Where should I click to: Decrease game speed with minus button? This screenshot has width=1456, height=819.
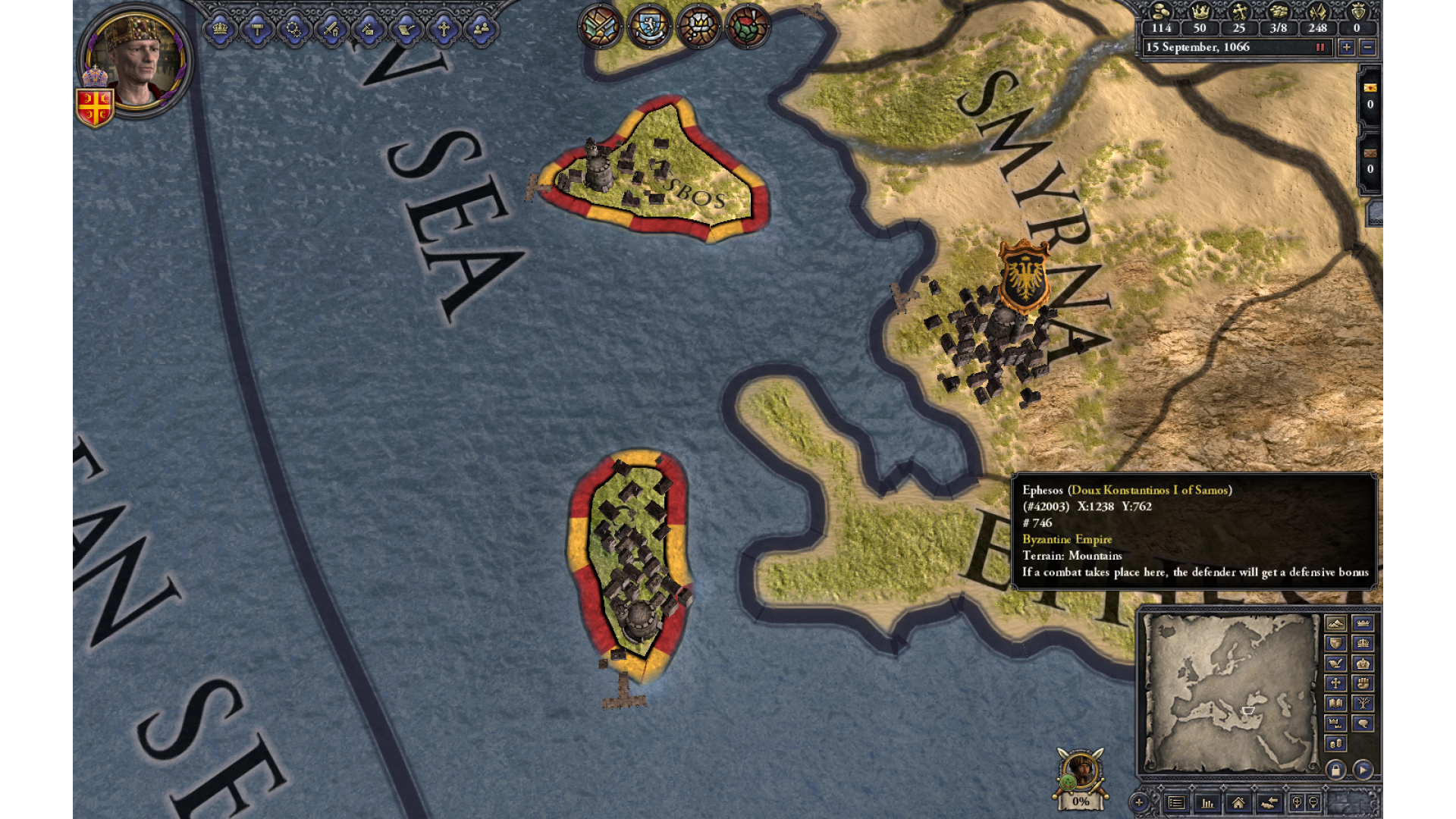coord(1367,47)
